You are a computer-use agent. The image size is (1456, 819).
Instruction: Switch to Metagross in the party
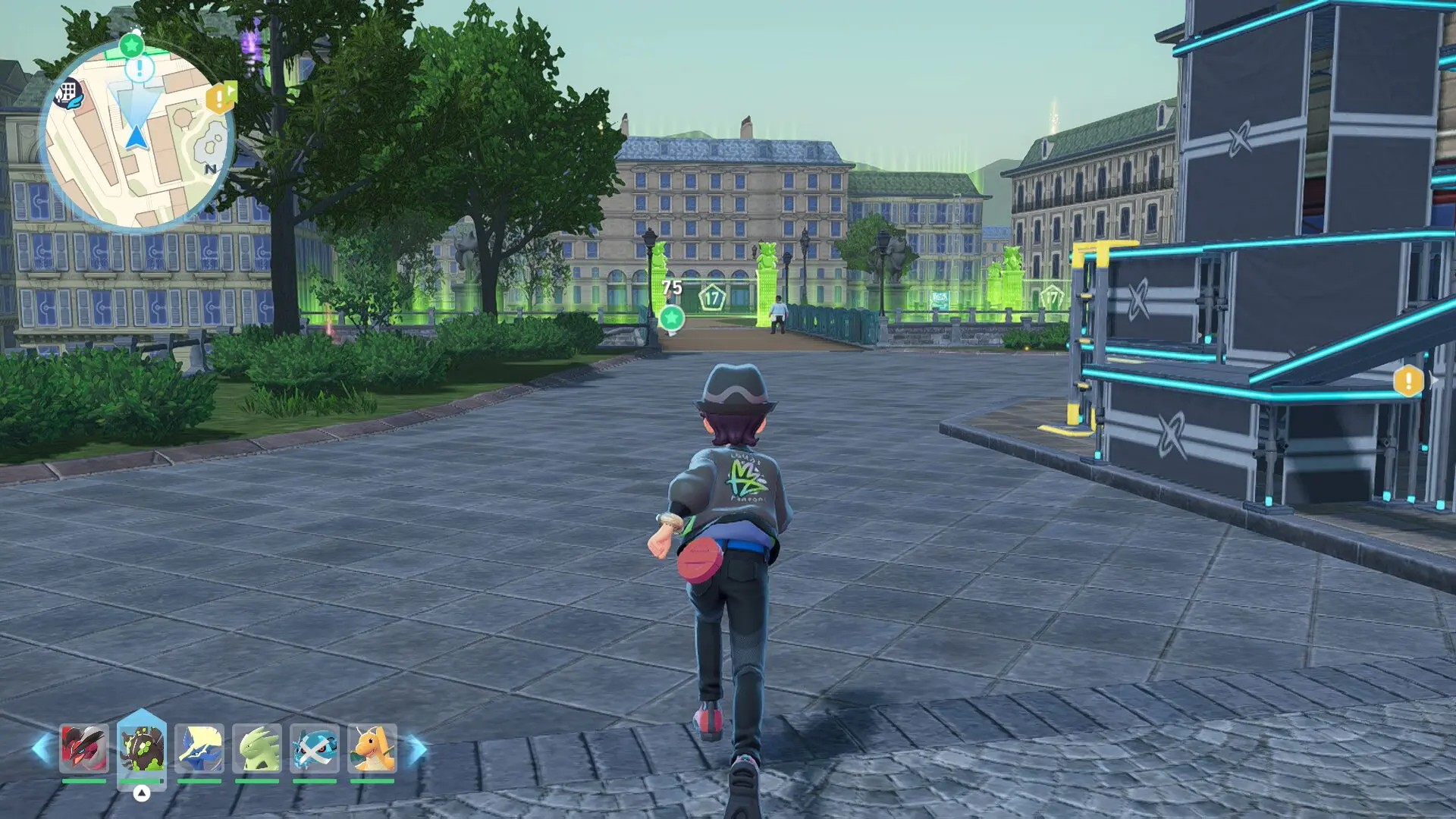(314, 748)
